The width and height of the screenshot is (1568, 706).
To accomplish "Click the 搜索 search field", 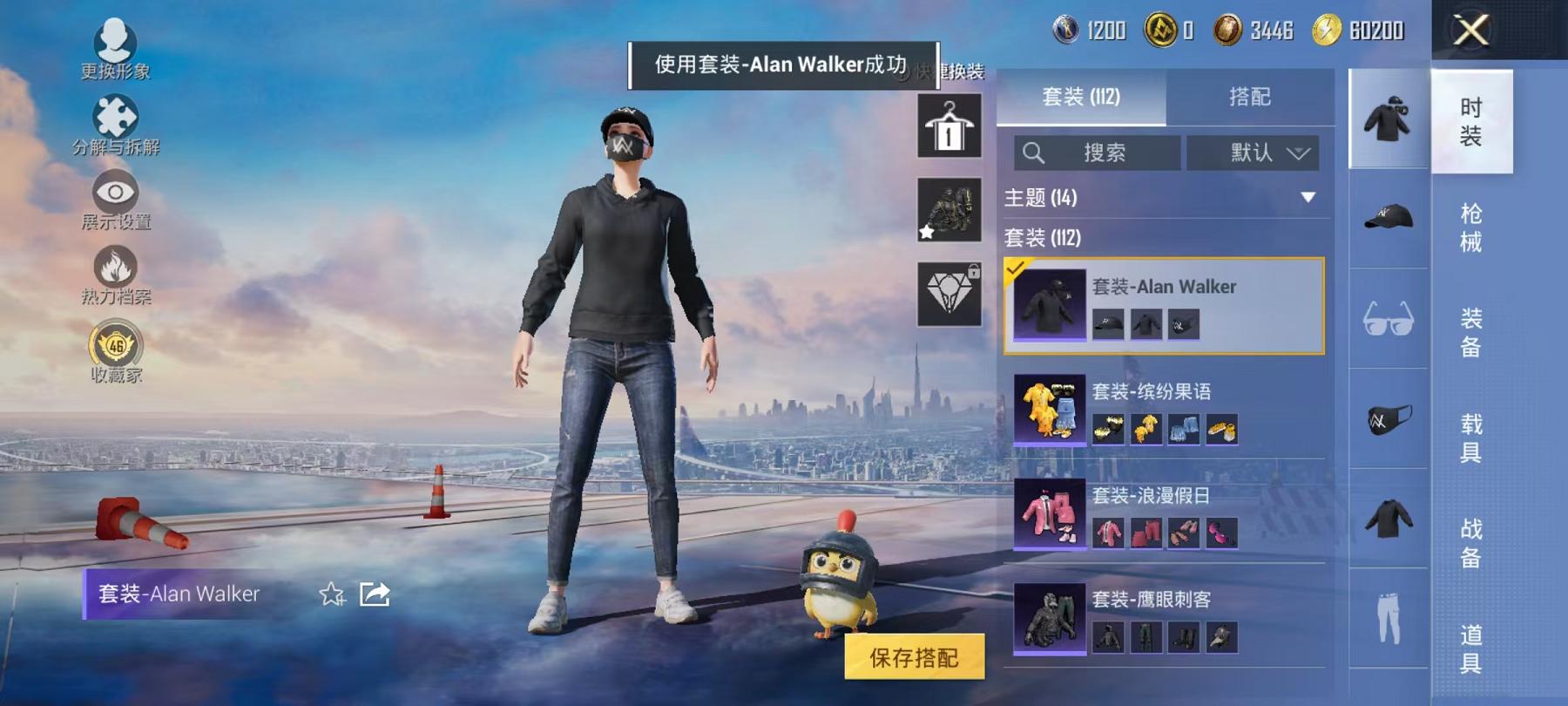I will tap(1102, 153).
